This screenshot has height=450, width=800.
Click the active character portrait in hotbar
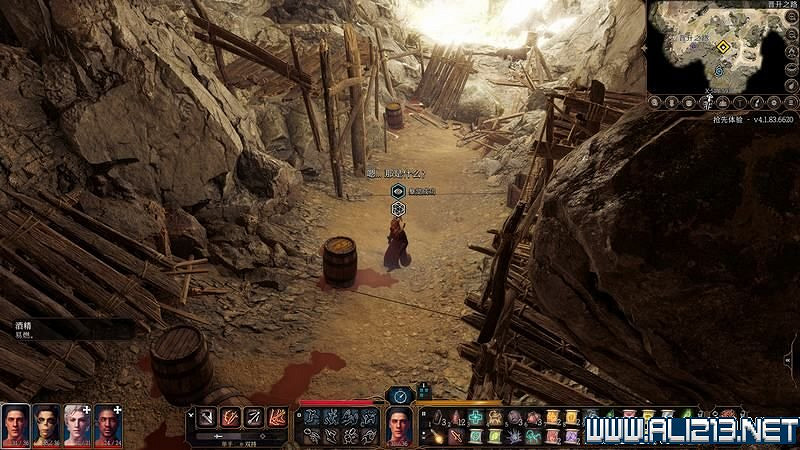point(399,426)
